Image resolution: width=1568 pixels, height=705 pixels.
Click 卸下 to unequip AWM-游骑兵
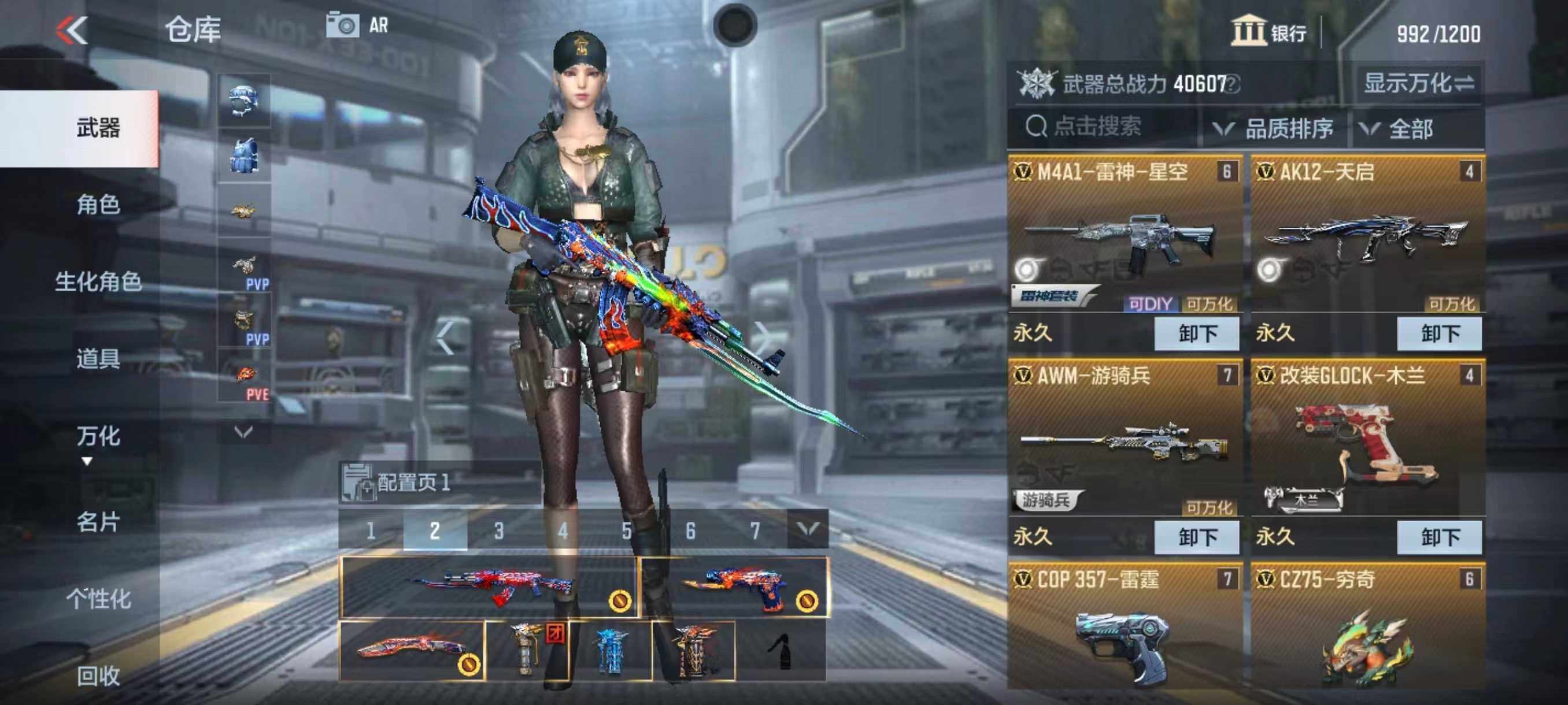1198,536
